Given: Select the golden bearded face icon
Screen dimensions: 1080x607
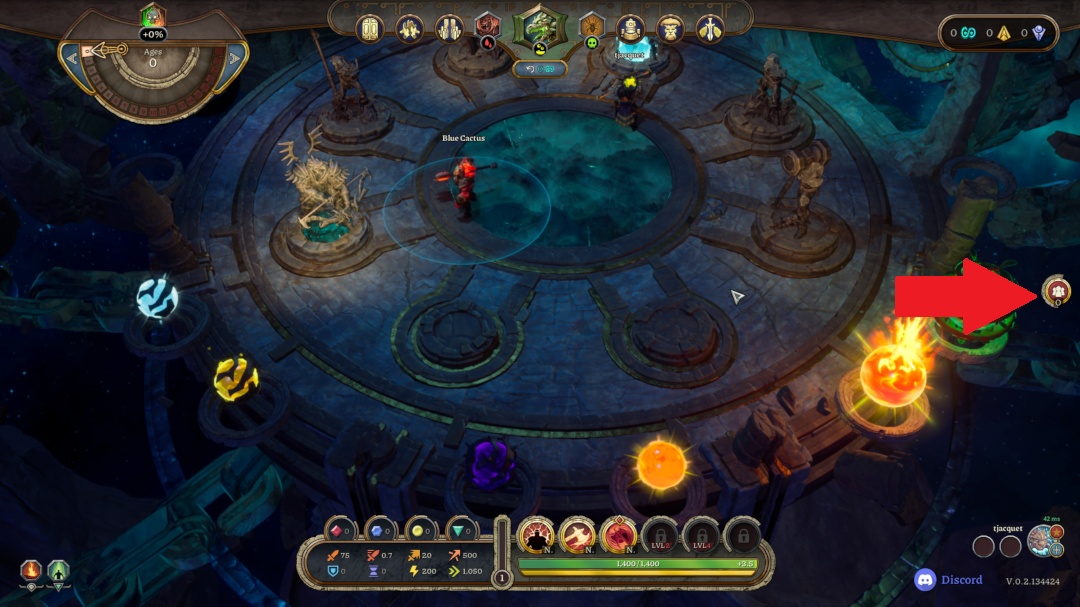Looking at the screenshot, I should [671, 28].
